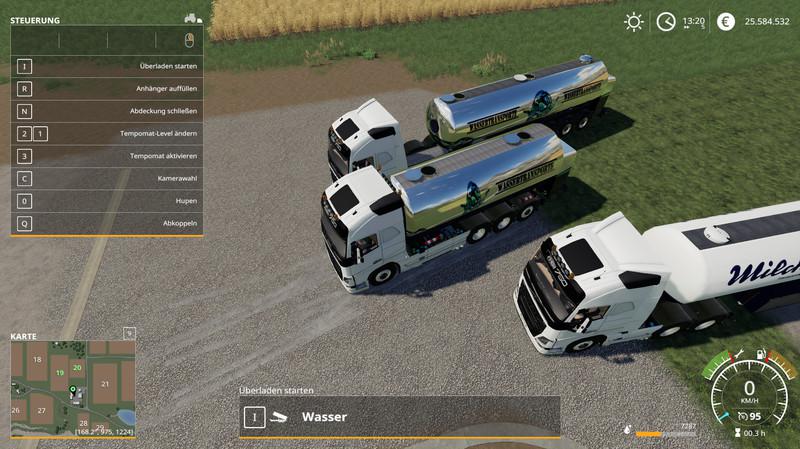Screen dimensions: 800x449
Task: Open the Karte minimap
Action: click(72, 387)
